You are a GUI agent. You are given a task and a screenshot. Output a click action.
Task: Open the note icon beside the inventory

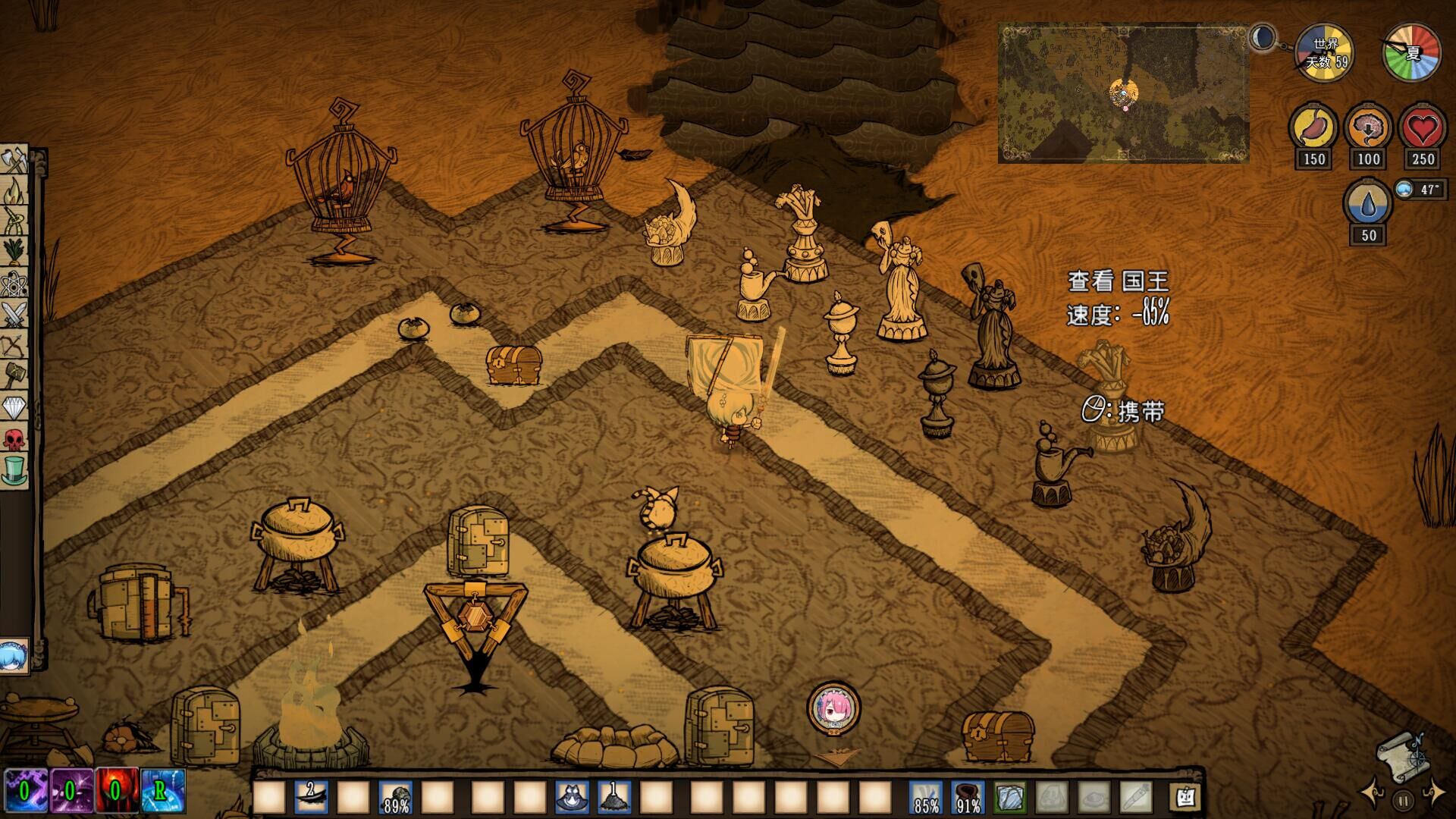pyautogui.click(x=1185, y=797)
